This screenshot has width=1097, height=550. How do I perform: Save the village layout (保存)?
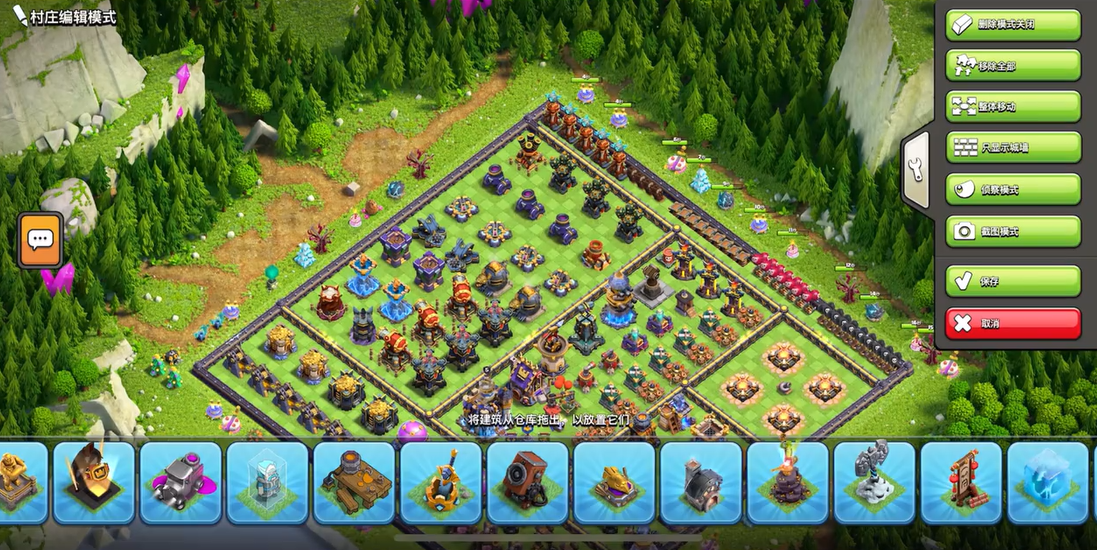[1013, 281]
